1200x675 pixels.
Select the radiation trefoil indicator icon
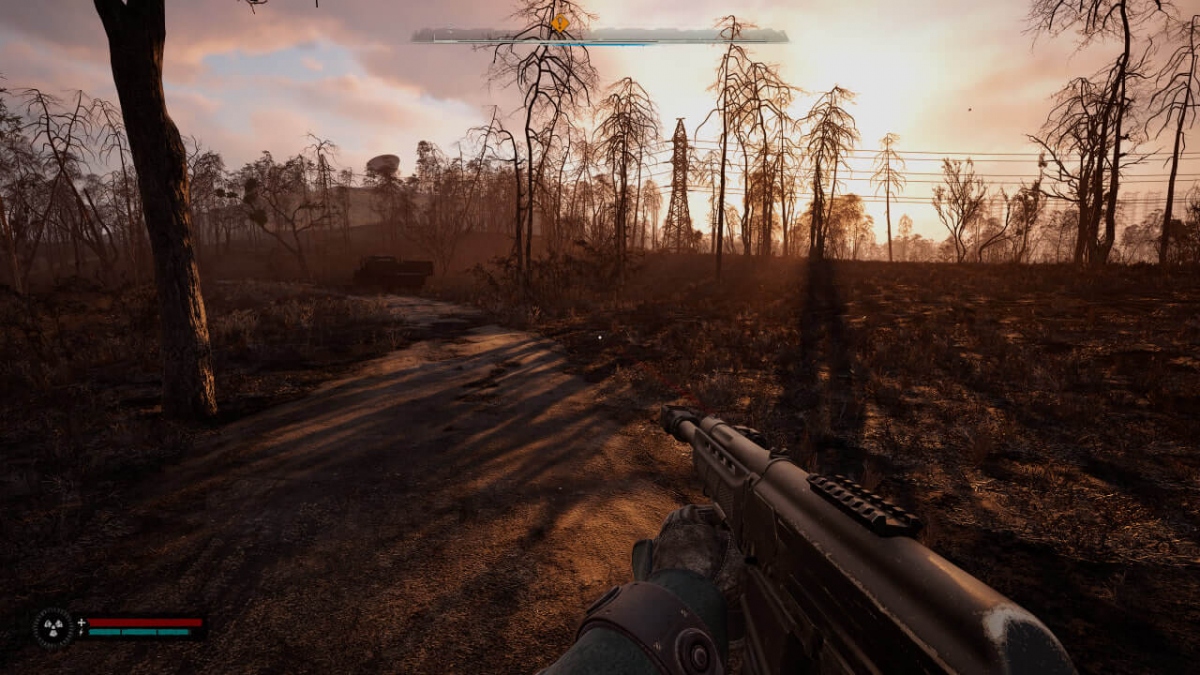[x=52, y=627]
